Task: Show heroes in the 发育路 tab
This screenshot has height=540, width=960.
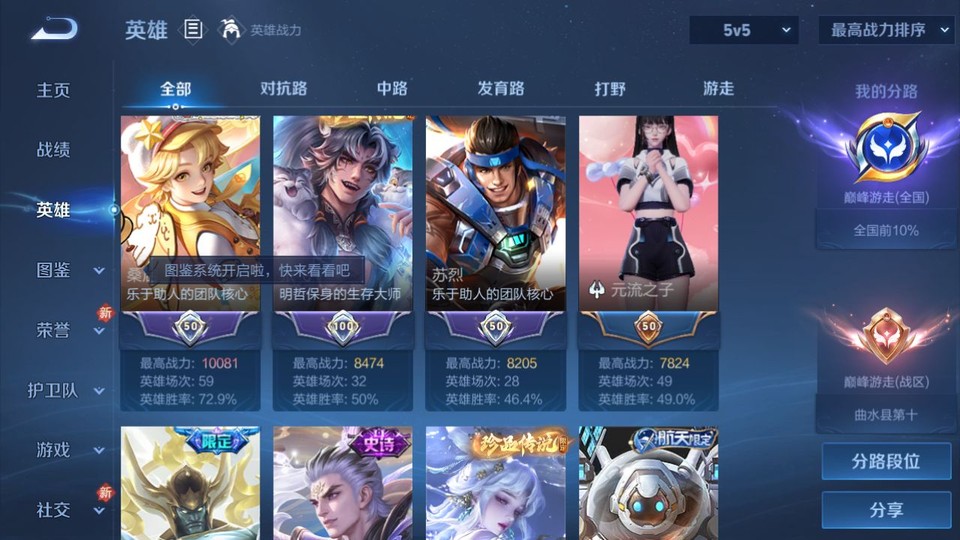Action: tap(501, 89)
